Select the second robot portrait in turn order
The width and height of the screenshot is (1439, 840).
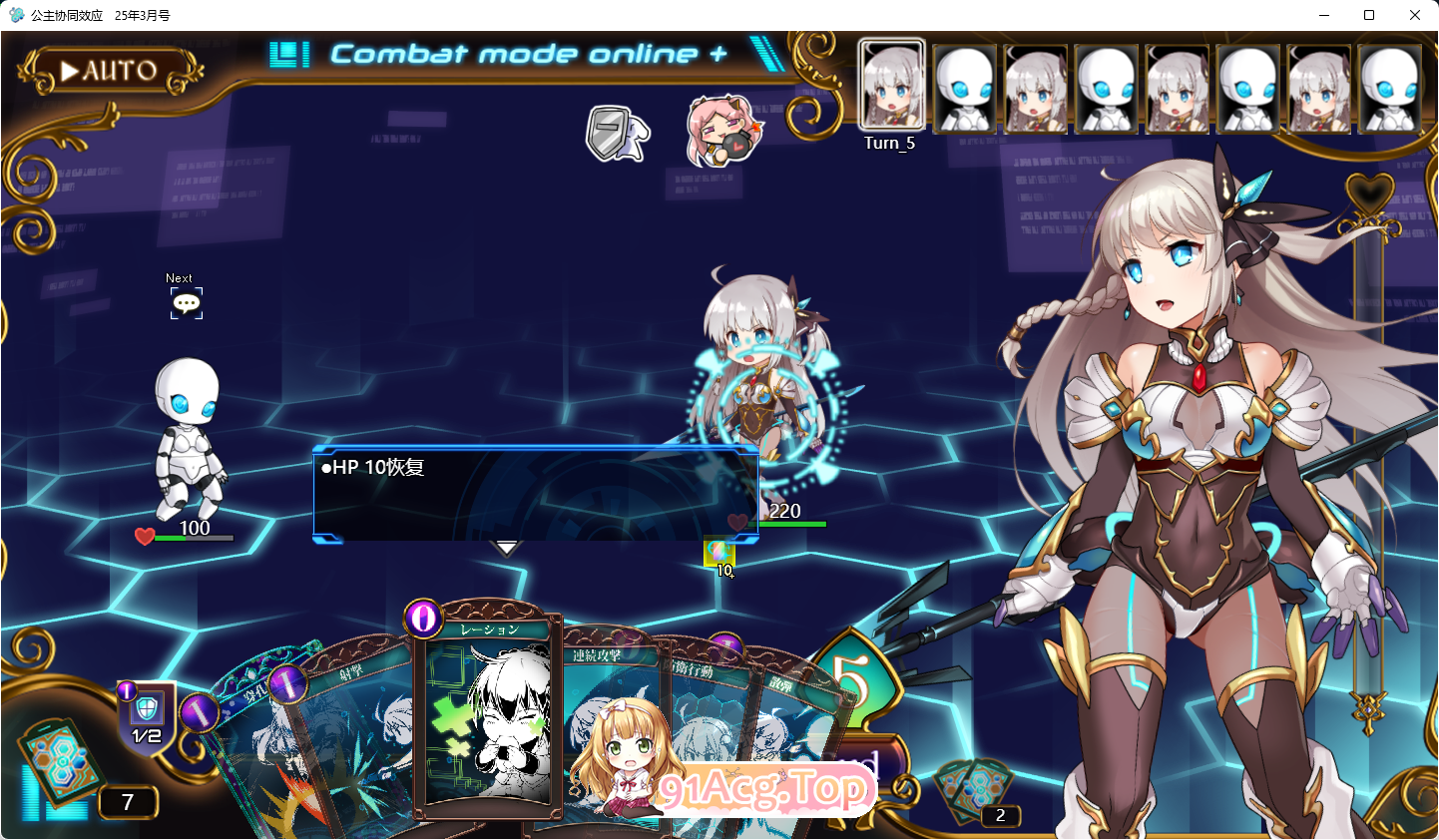pos(965,88)
